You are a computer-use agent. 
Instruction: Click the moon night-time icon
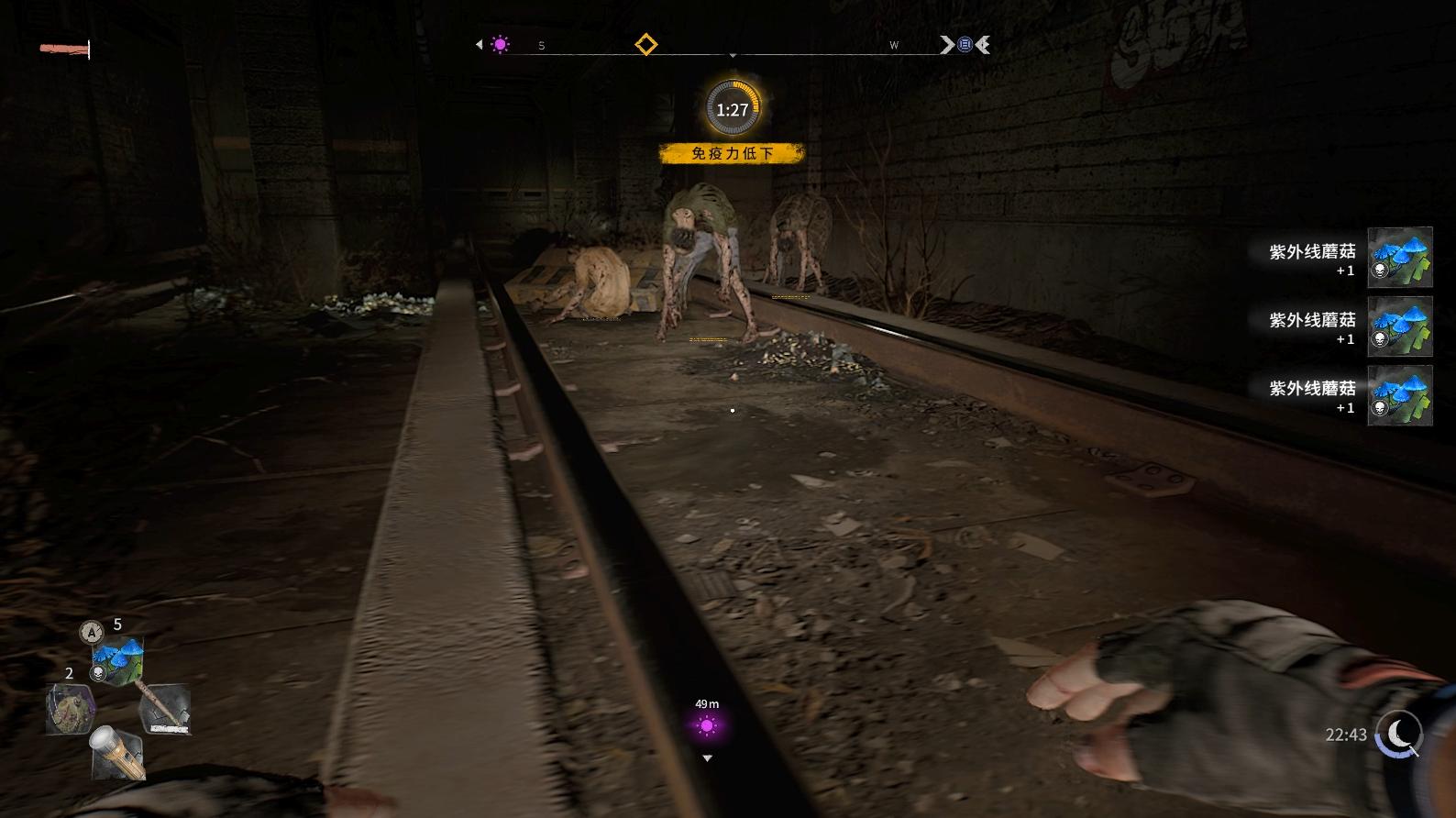[x=1400, y=733]
